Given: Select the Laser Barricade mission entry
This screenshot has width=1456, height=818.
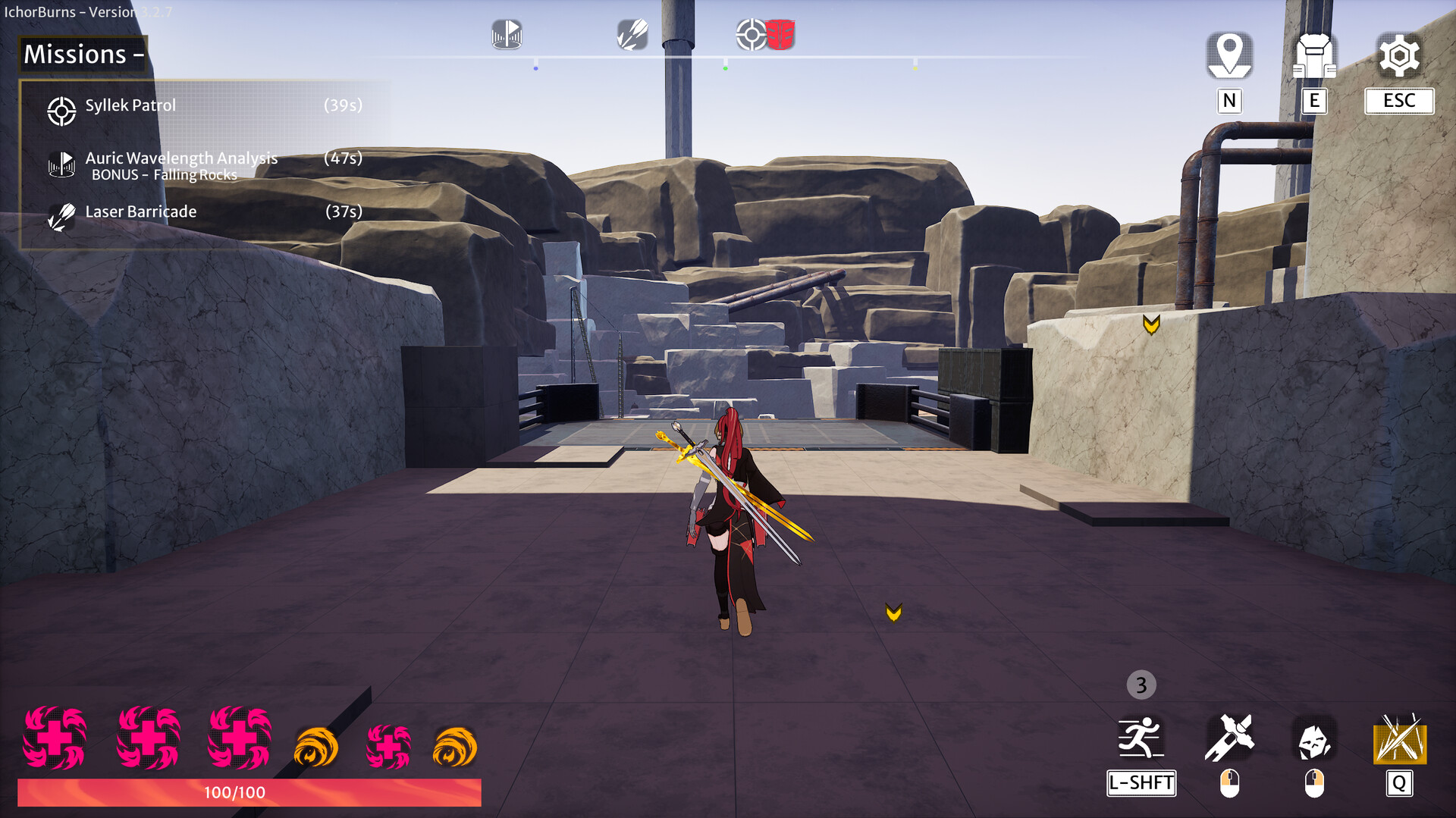Looking at the screenshot, I should click(140, 212).
